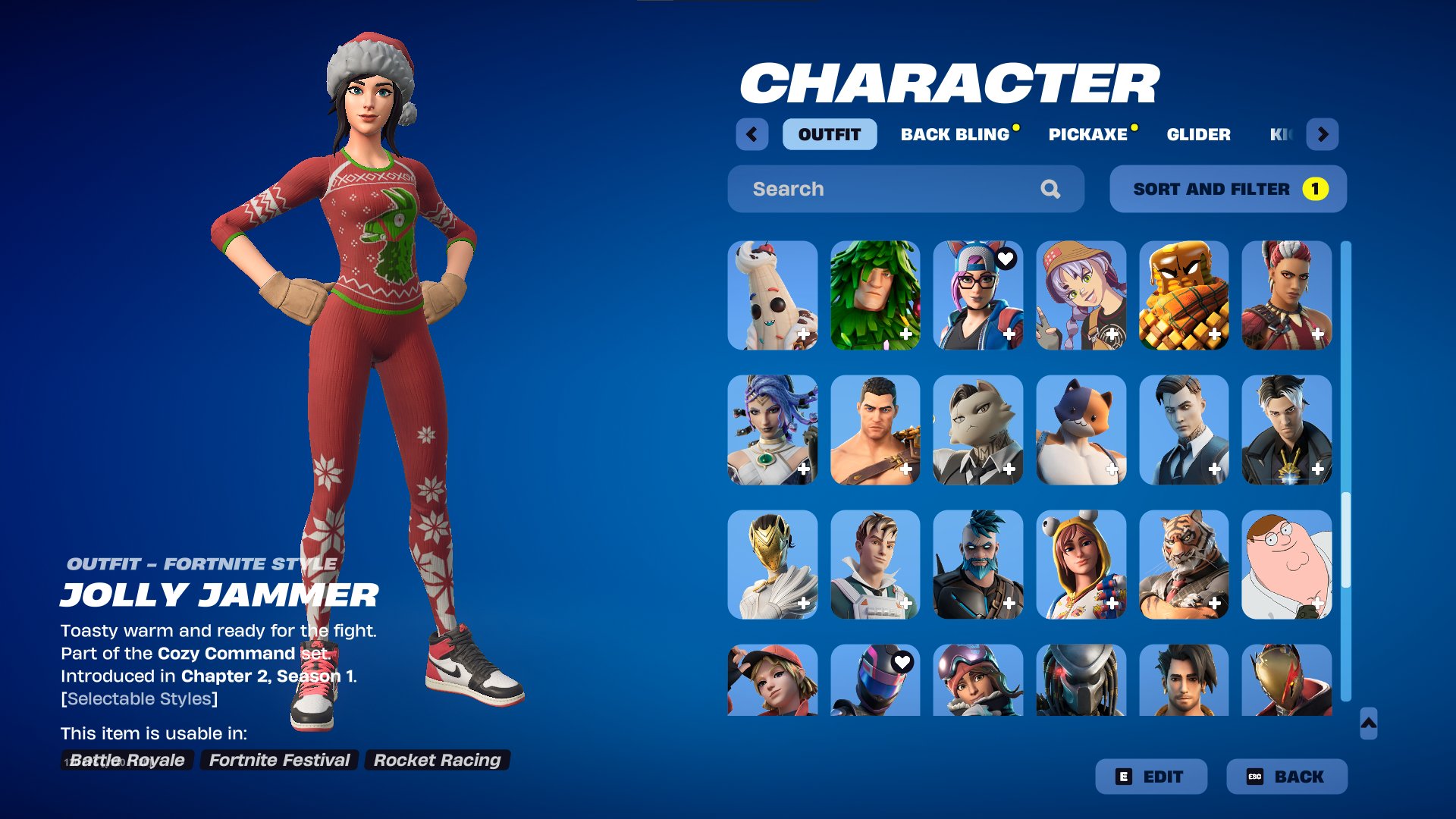Viewport: 1456px width, 819px height.
Task: Click the plus icon on the golden masked outfit
Action: tap(802, 605)
